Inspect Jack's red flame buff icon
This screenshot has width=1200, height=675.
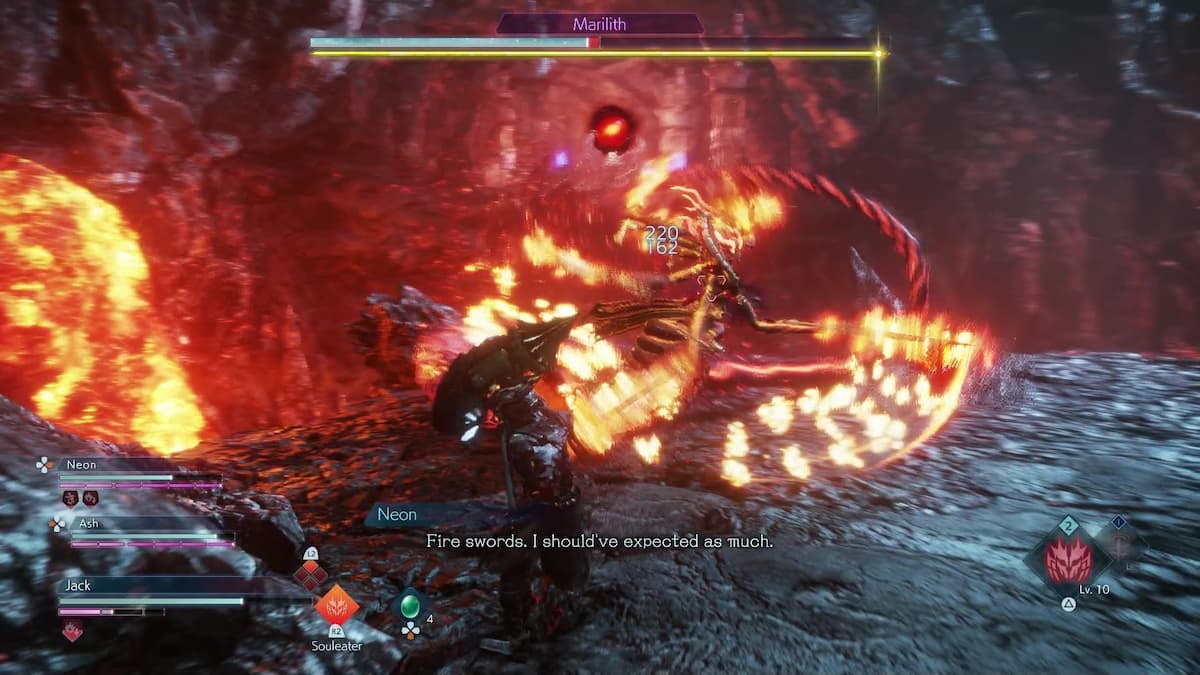click(72, 630)
